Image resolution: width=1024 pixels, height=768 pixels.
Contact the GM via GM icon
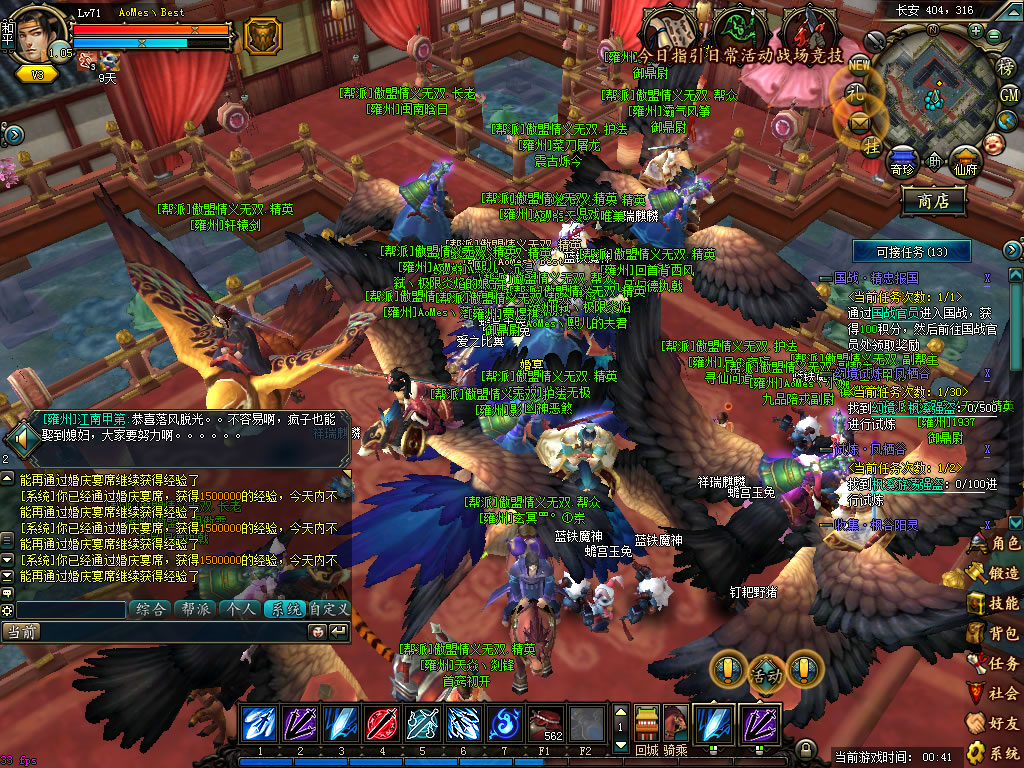click(x=1009, y=94)
